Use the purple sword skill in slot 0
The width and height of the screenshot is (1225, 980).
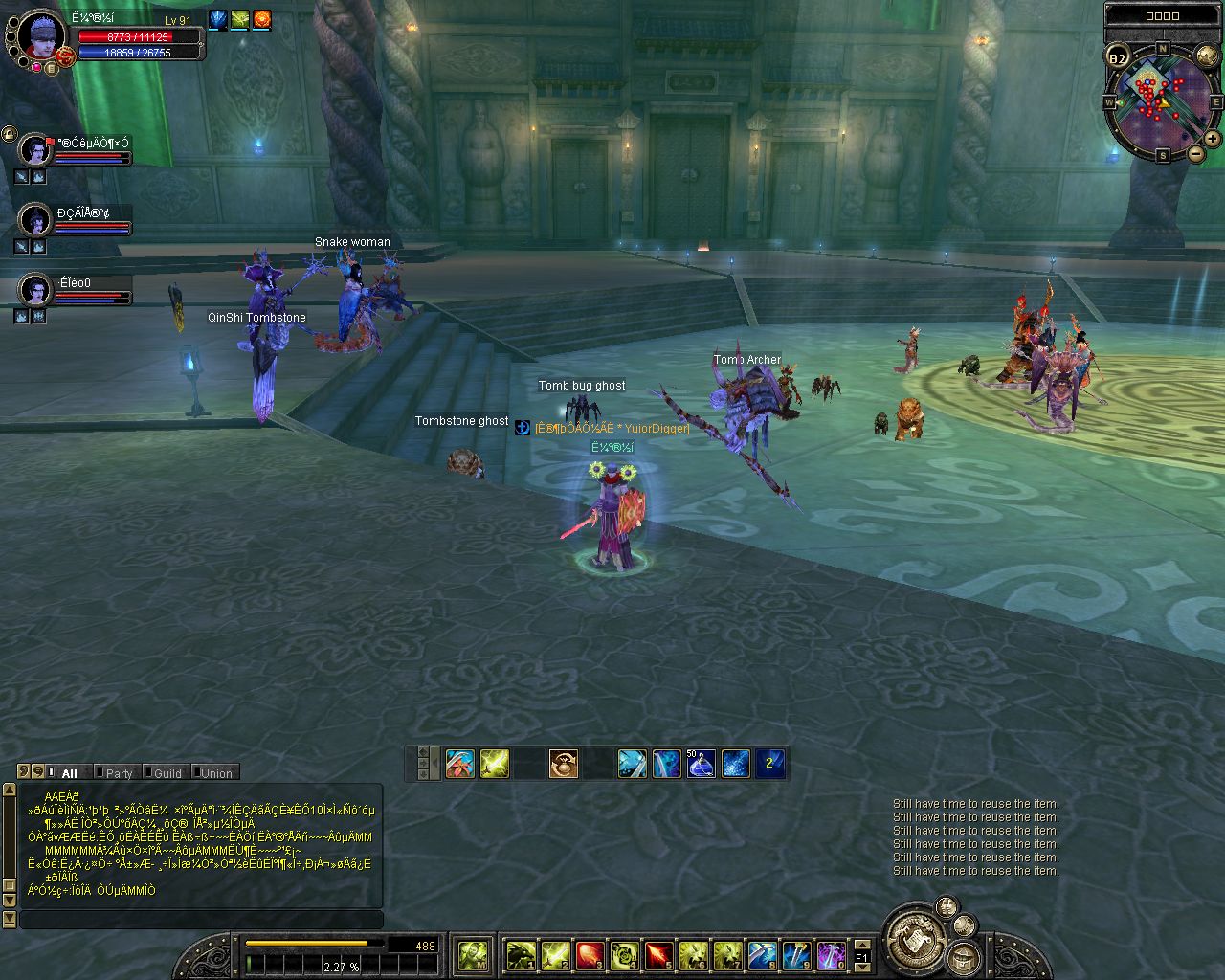coord(831,955)
